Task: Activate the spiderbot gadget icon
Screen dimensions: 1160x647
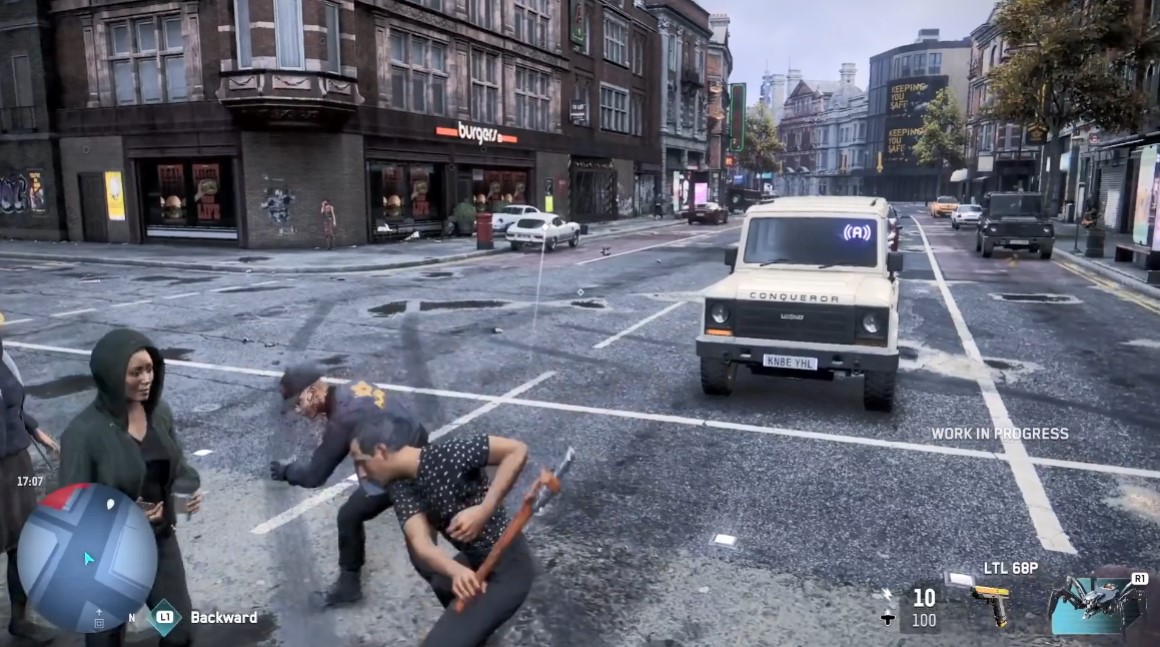Action: click(1095, 602)
